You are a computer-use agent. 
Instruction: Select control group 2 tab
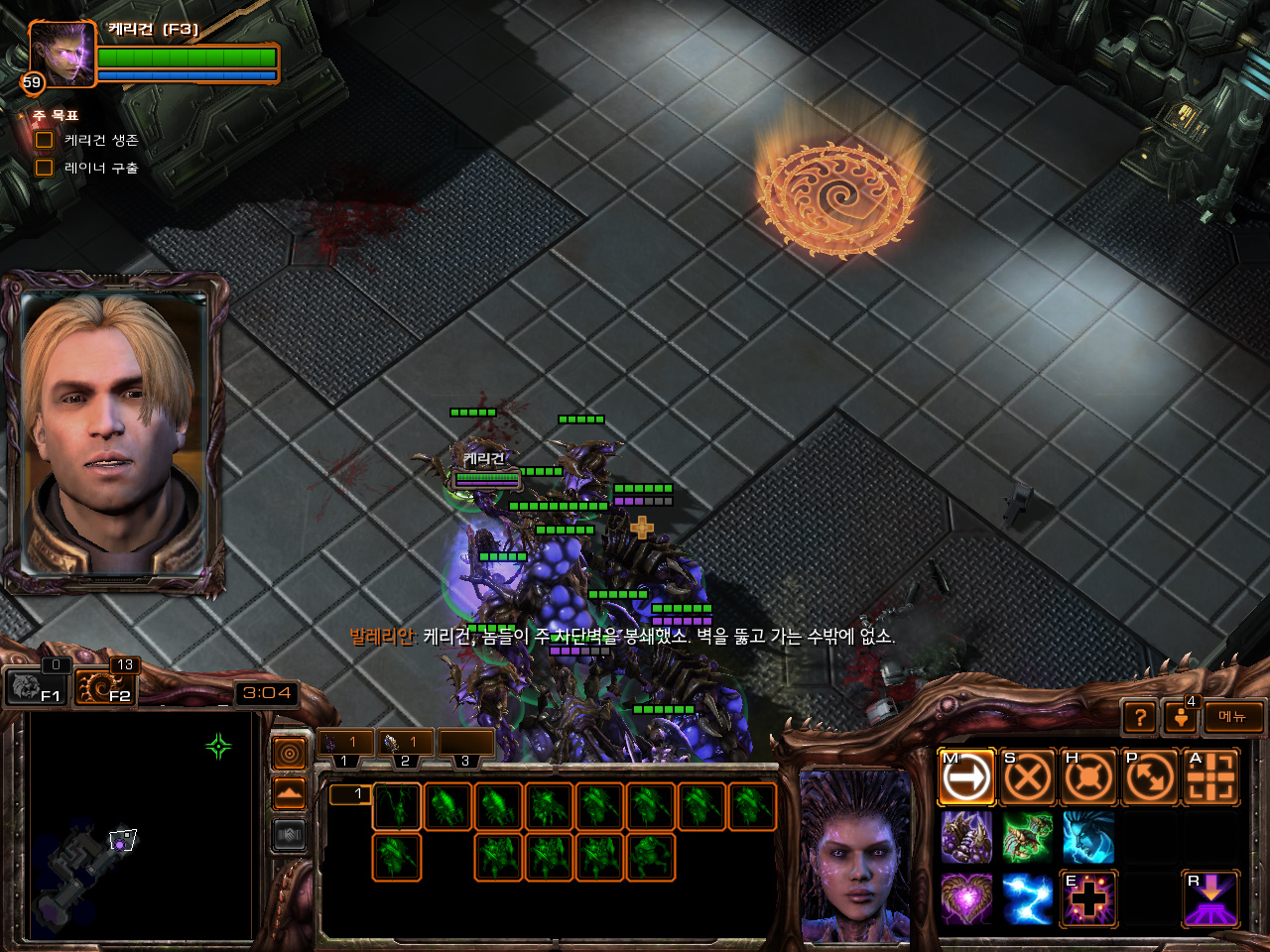click(406, 744)
